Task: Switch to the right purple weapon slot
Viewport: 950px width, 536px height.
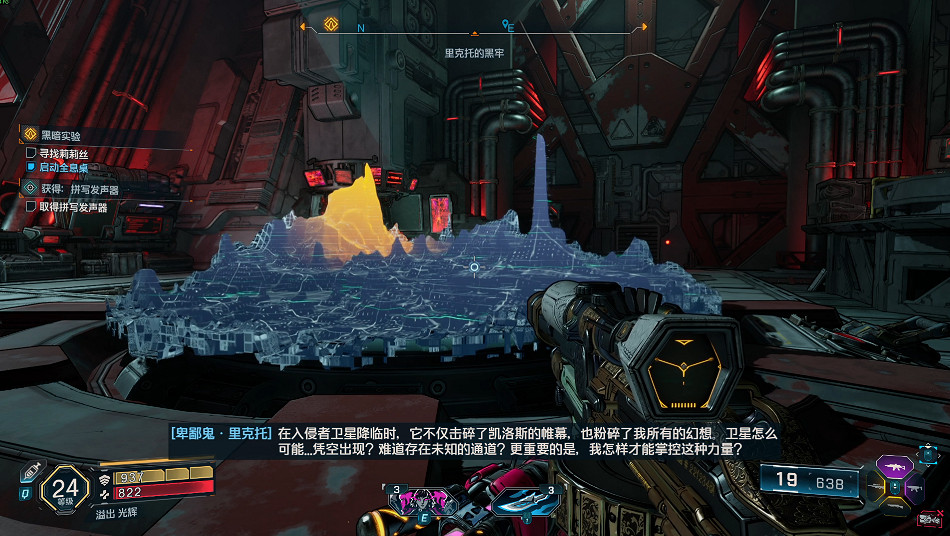Action: pyautogui.click(x=912, y=487)
